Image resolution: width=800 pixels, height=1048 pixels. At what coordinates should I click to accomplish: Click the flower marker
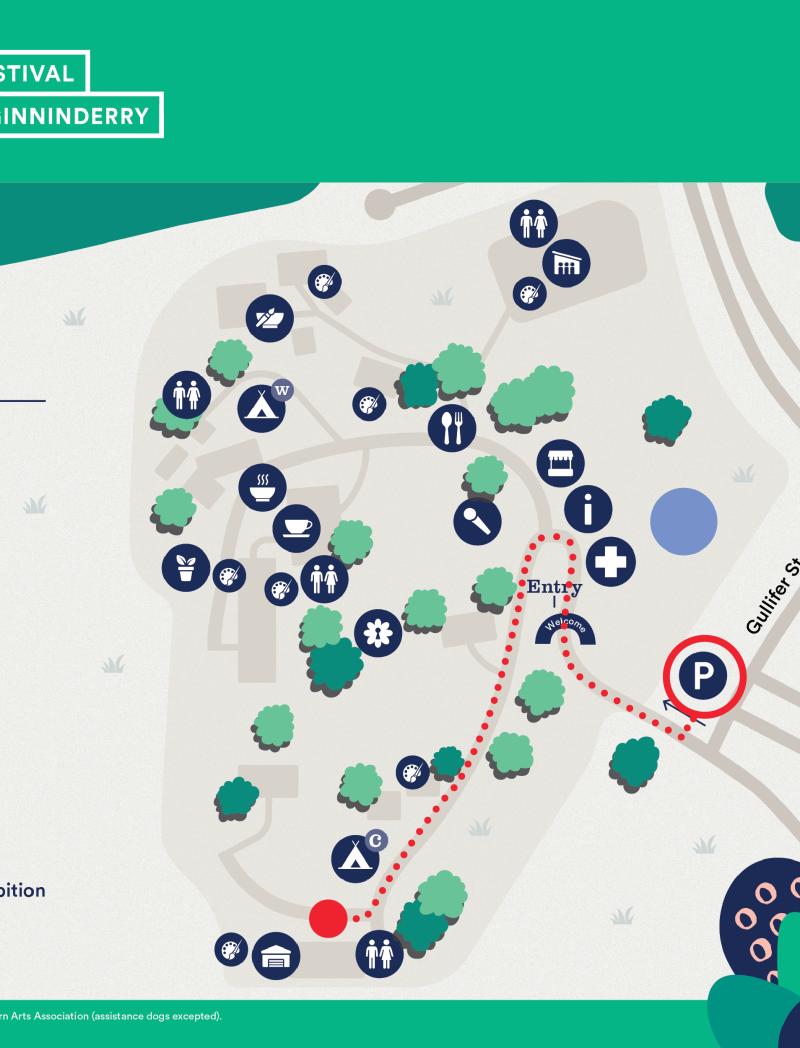click(x=377, y=633)
